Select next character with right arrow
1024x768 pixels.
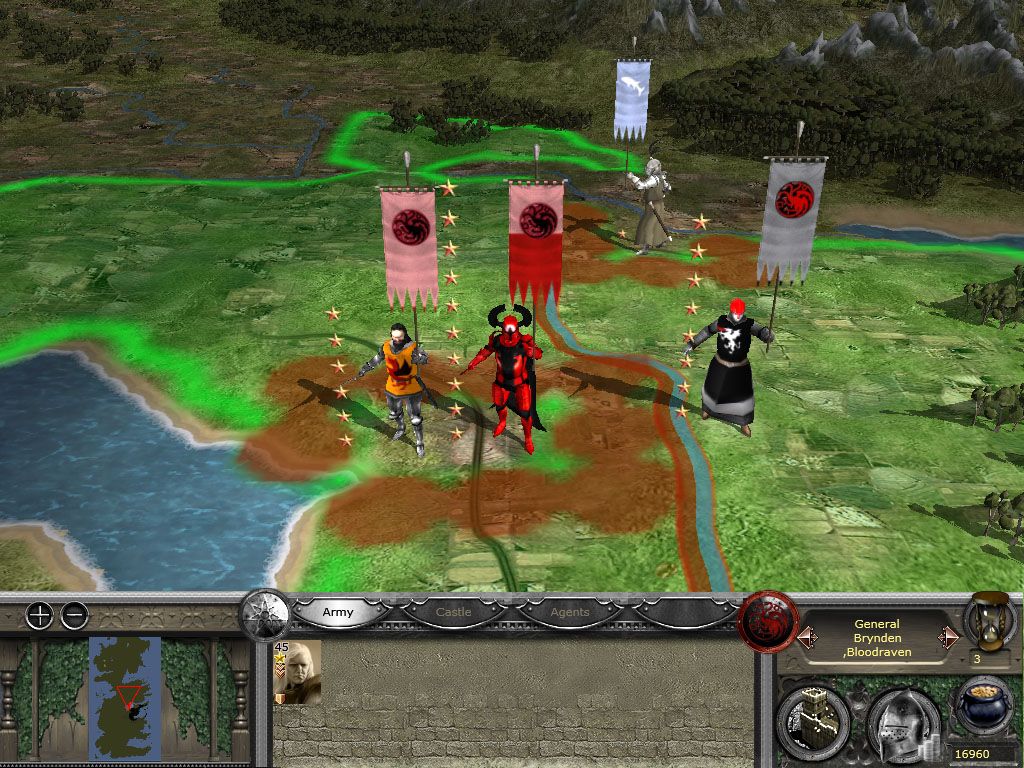point(948,637)
